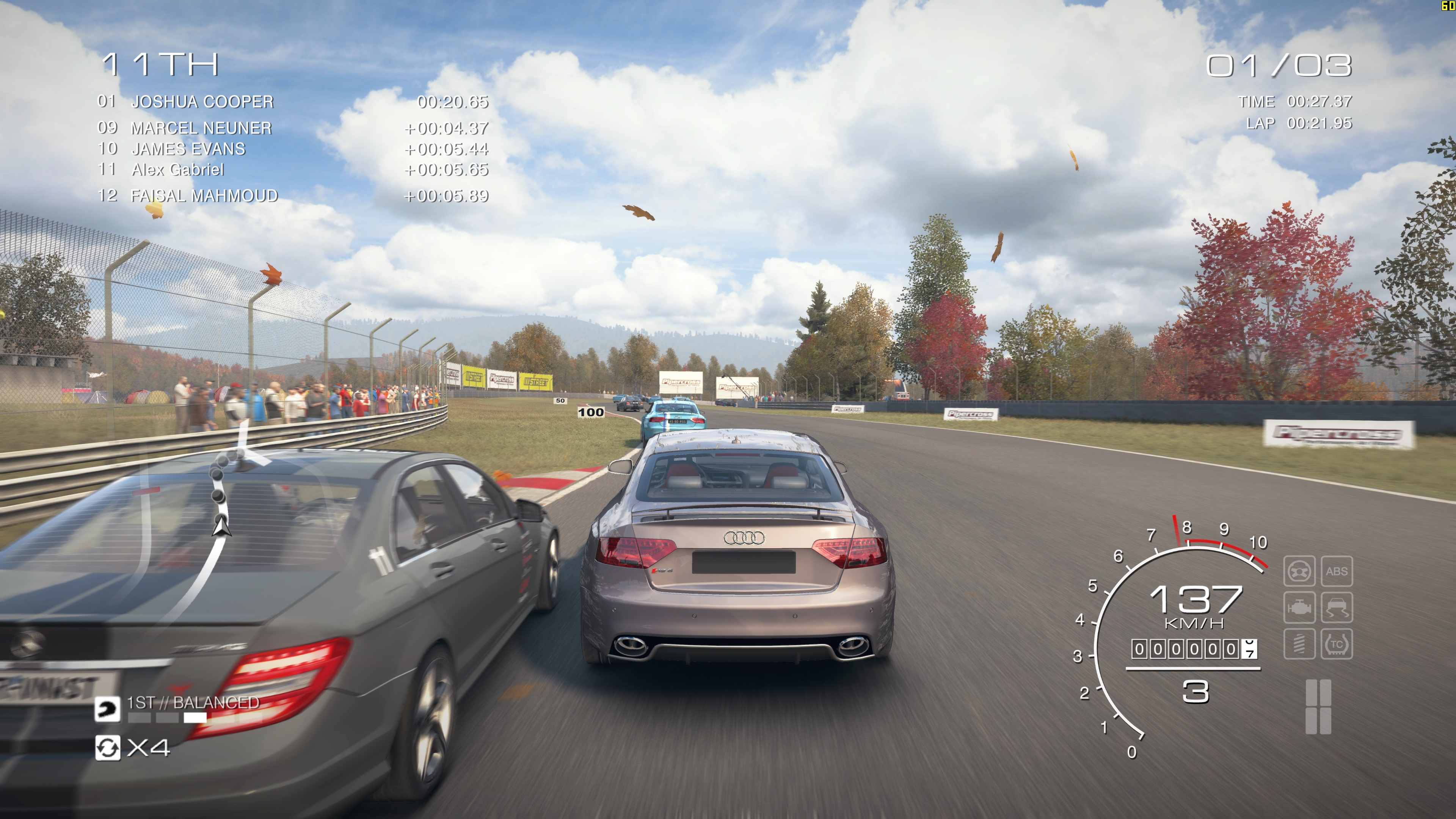Click James Evans in the standings list

coord(188,149)
